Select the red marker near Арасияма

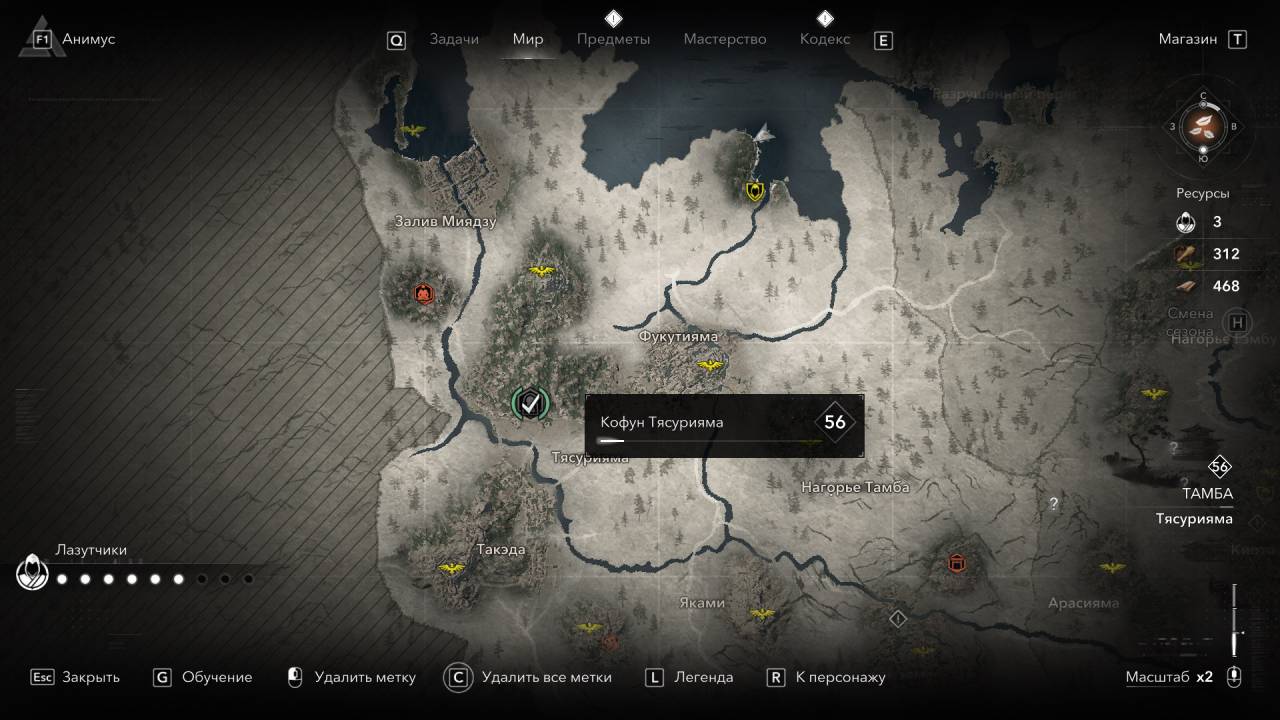click(x=956, y=564)
